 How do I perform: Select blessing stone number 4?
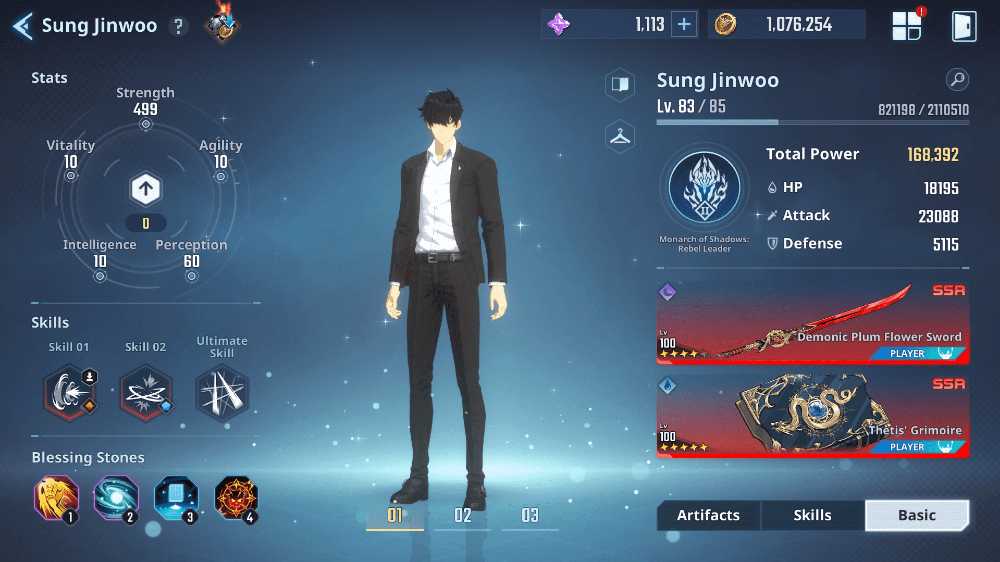236,497
